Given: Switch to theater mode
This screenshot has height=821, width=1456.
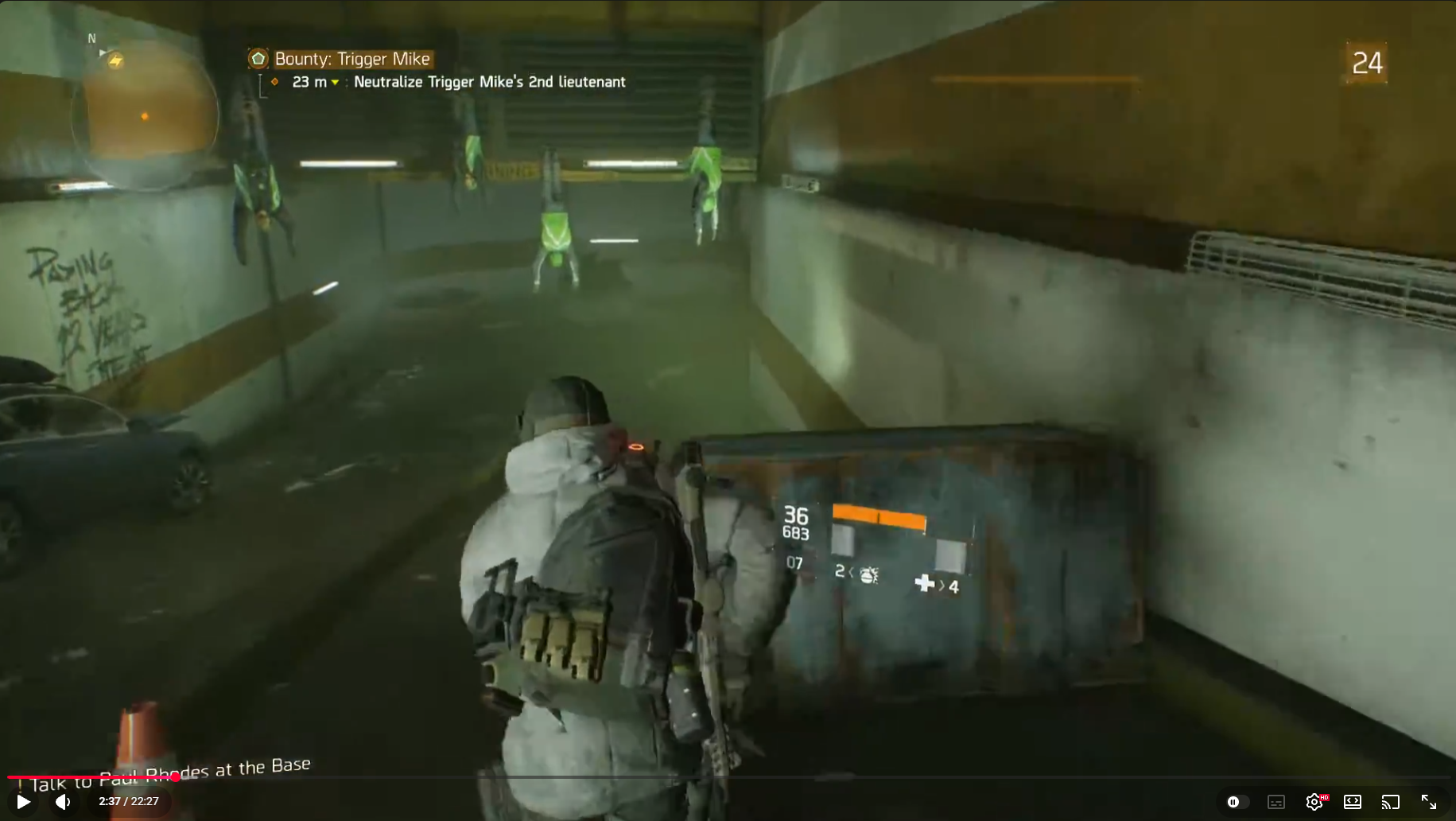Looking at the screenshot, I should 1353,802.
